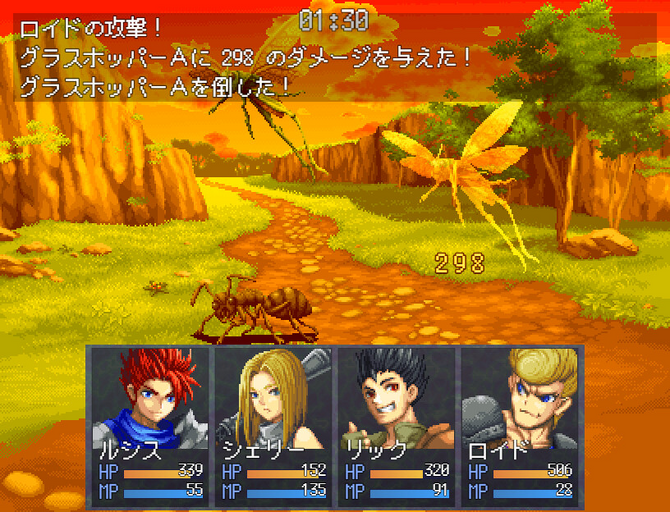This screenshot has height=512, width=670.
Task: Pick ロイド's party status panel
Action: 518,424
